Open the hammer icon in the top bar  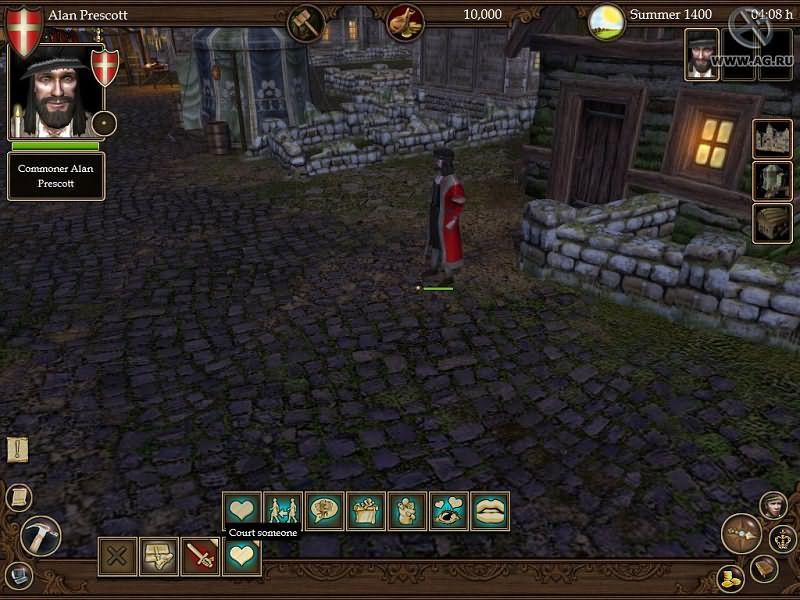(305, 22)
